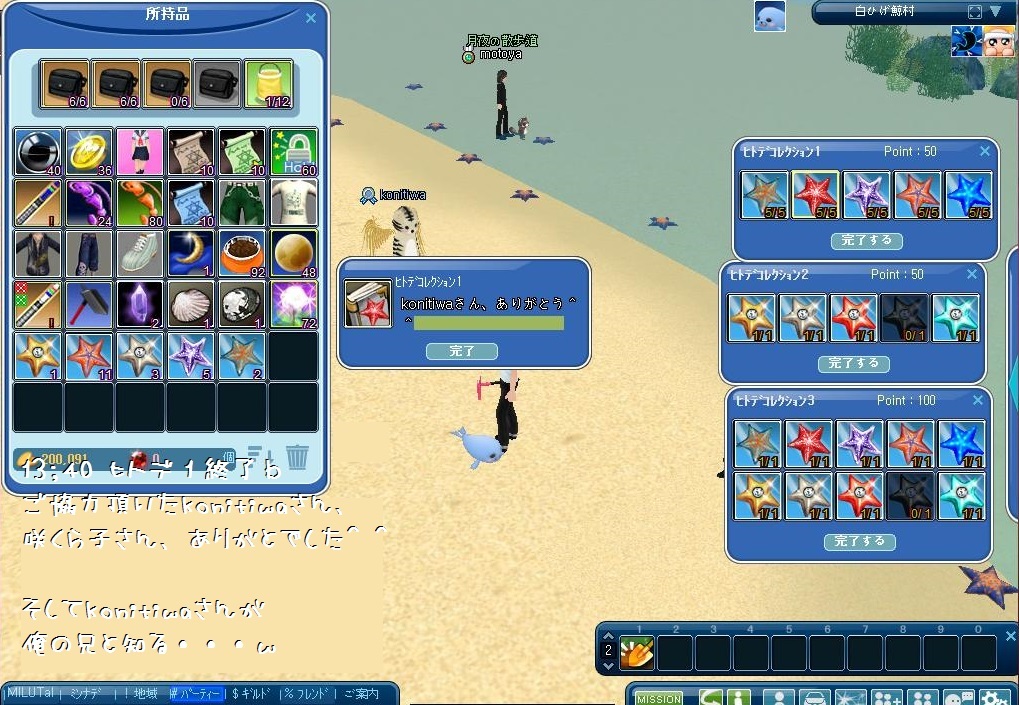Viewport: 1019px width, 705px height.
Task: Click the white seal pet portrait
Action: pyautogui.click(x=769, y=16)
